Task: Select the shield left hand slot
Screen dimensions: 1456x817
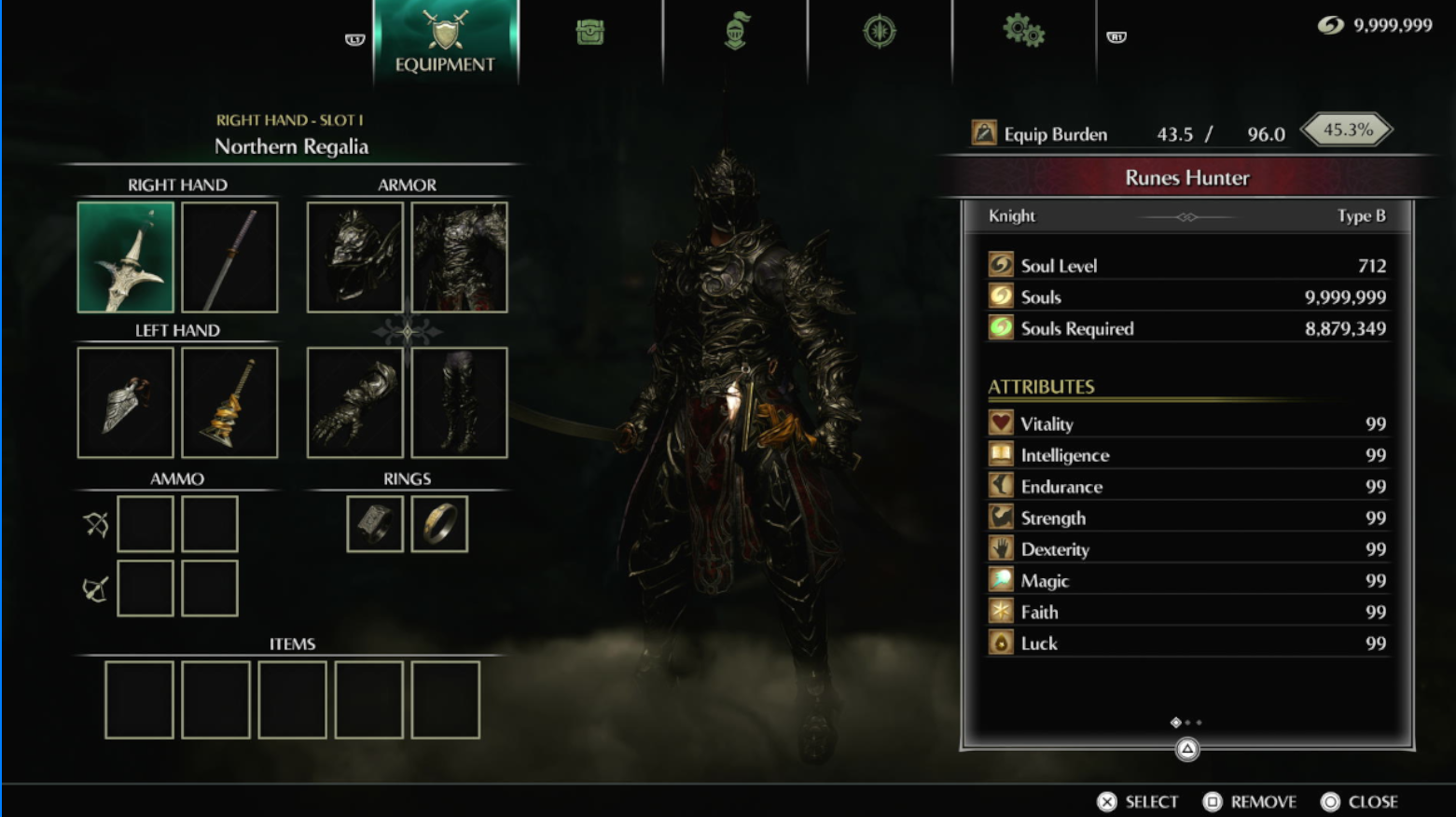Action: [126, 402]
